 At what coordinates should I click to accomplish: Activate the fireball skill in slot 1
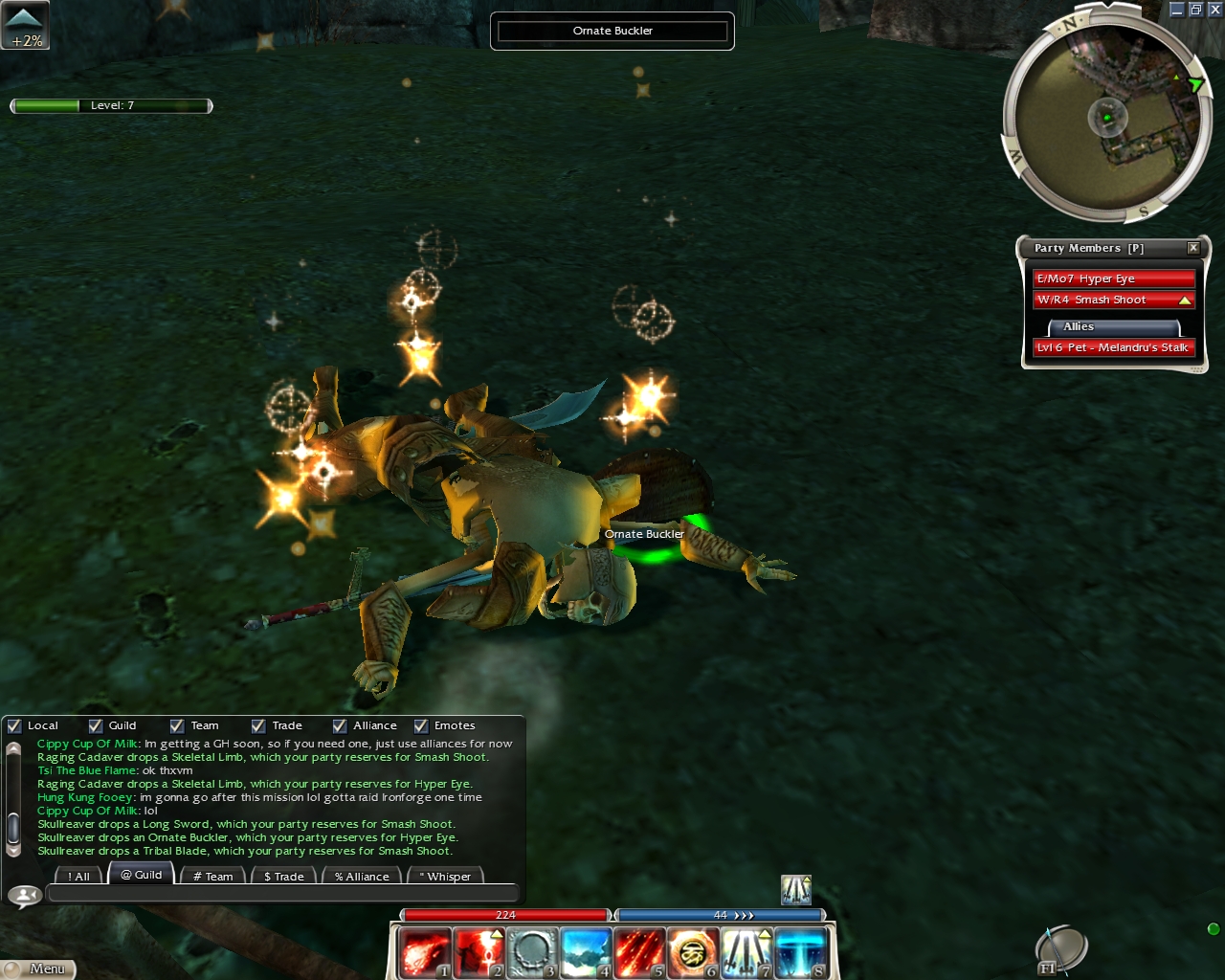[424, 953]
